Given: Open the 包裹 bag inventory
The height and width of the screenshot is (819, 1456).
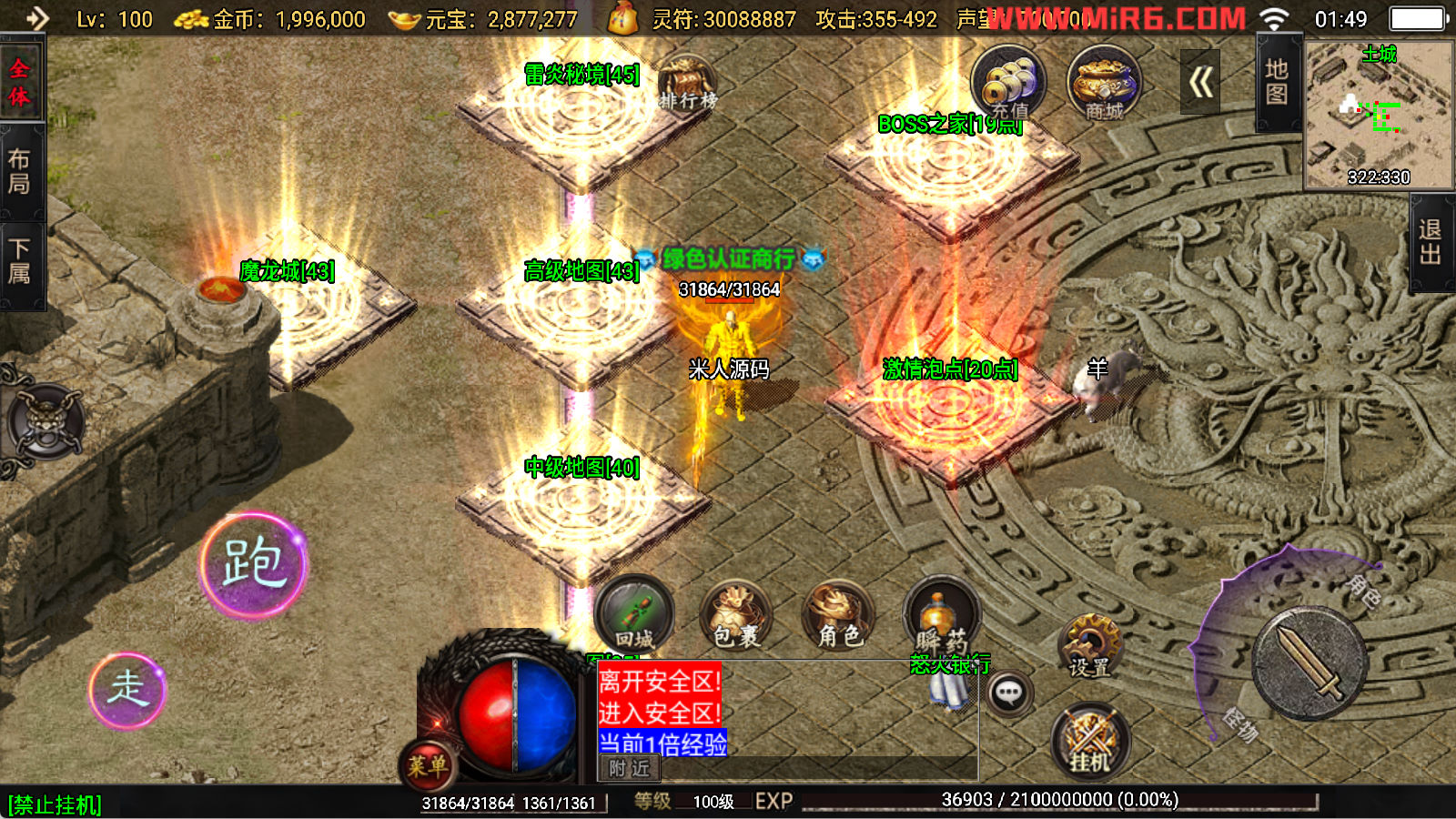Looking at the screenshot, I should coord(736,616).
